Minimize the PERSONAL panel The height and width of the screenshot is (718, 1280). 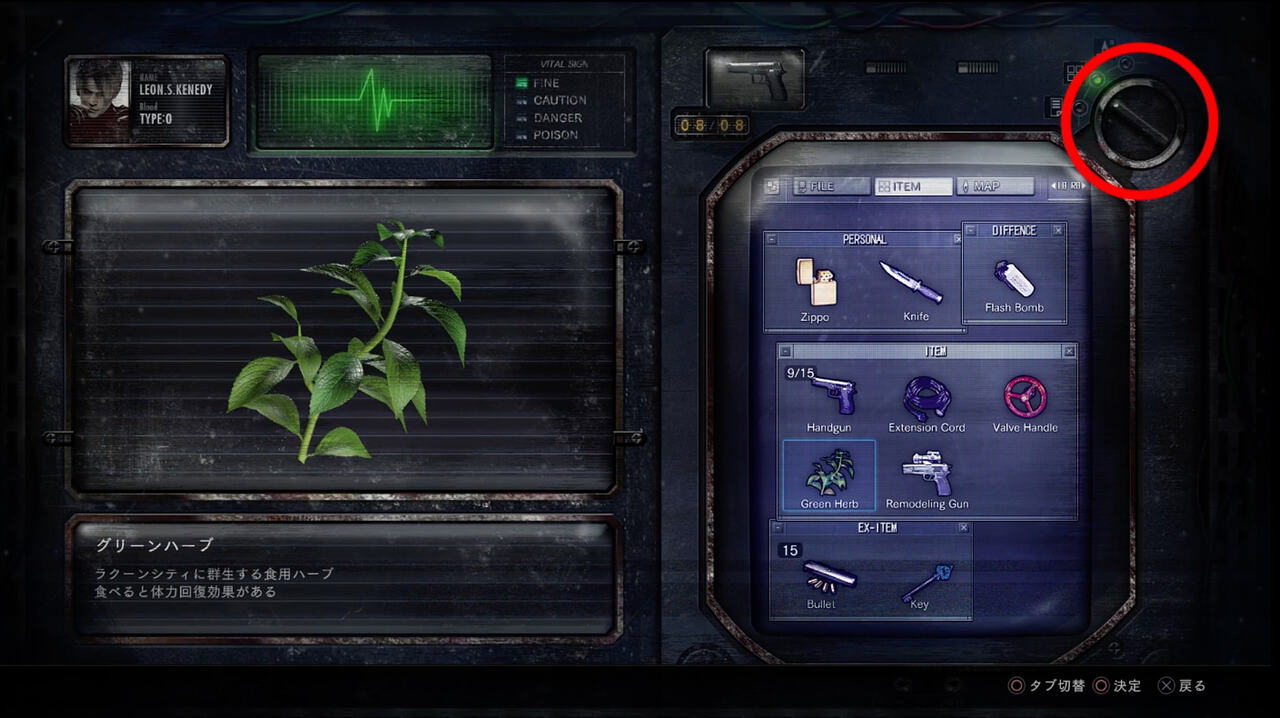771,240
